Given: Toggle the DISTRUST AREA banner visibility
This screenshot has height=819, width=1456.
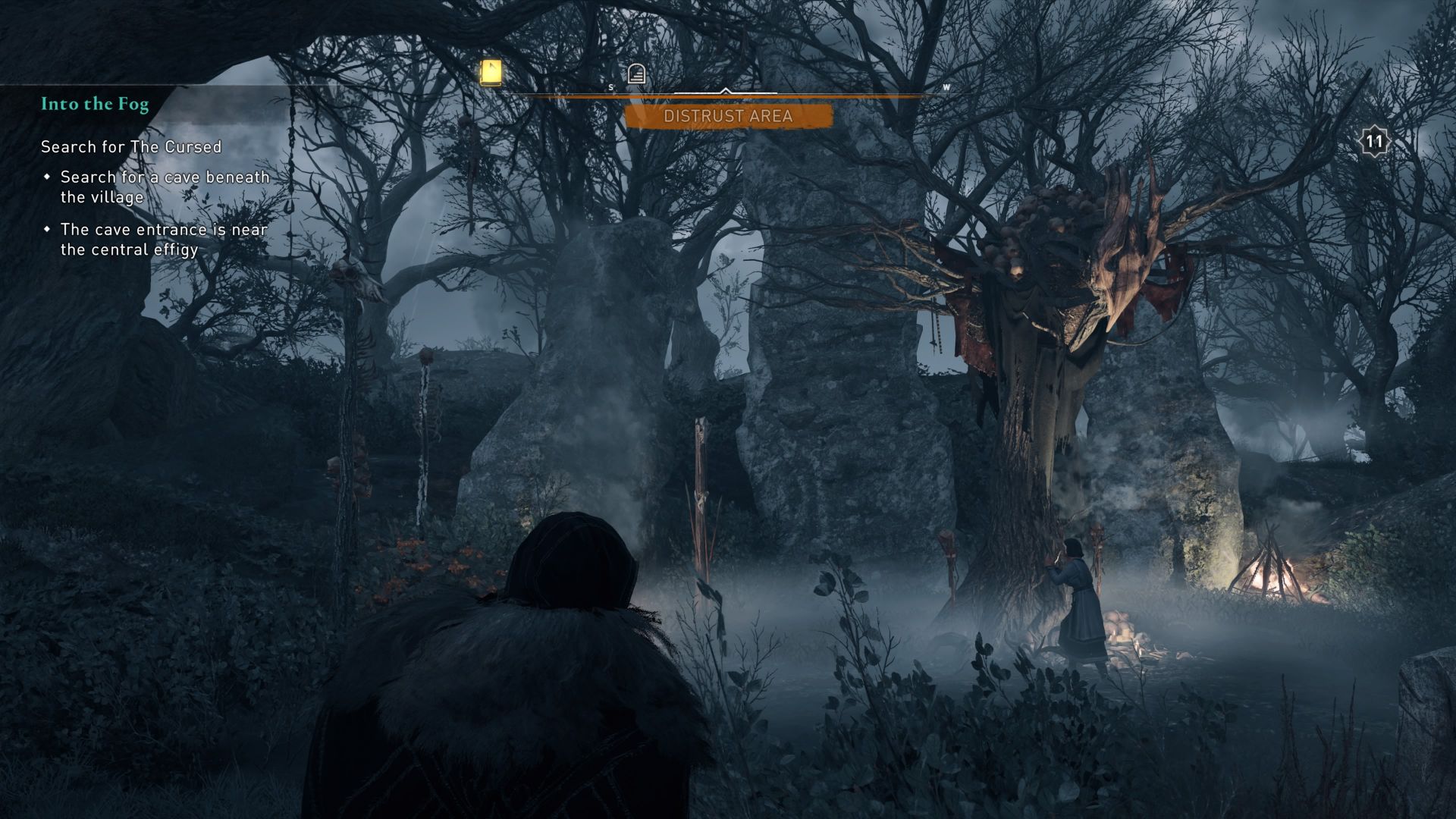Looking at the screenshot, I should pos(726,117).
